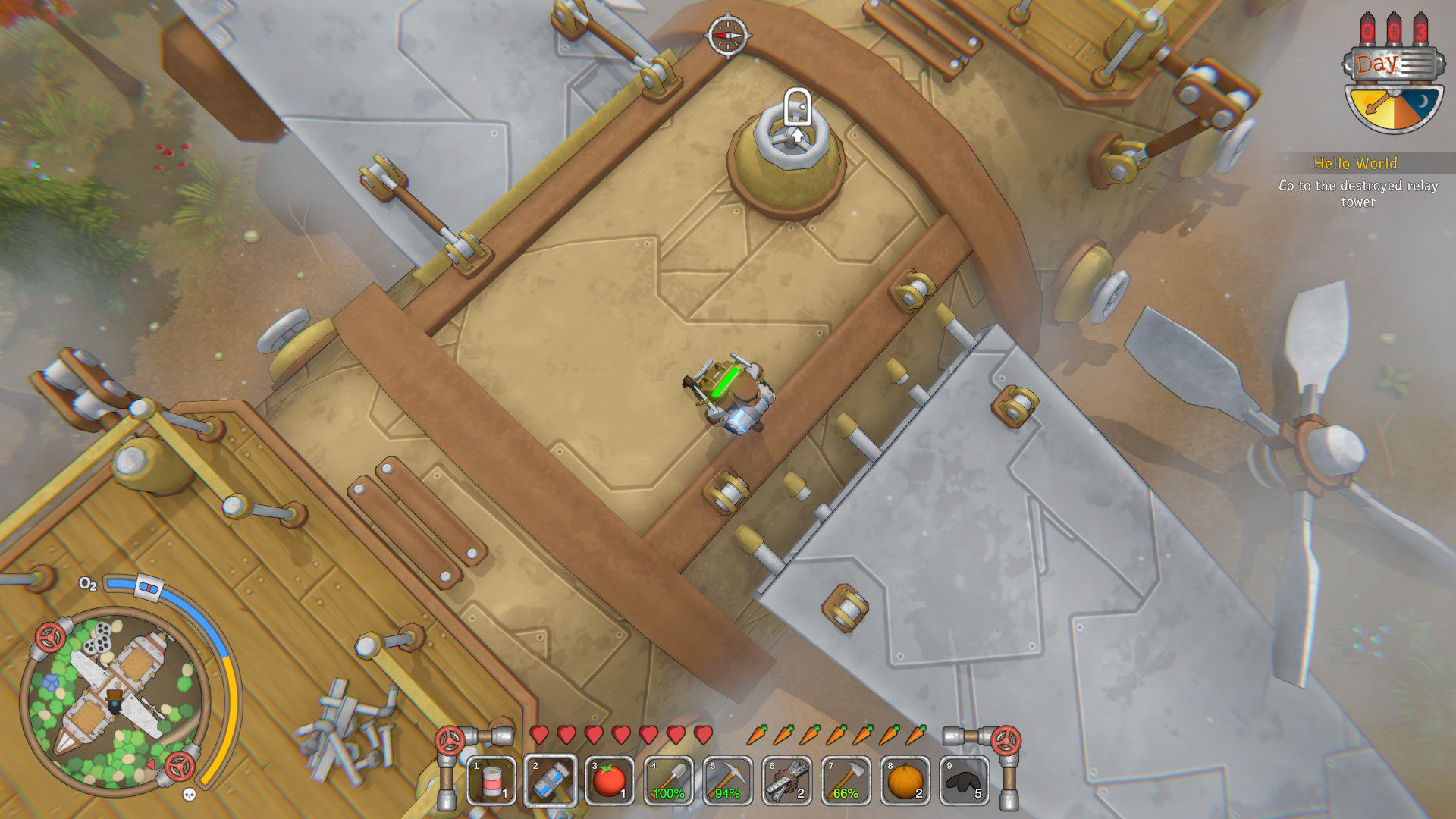Equip the pickaxe at 94% durability
Viewport: 1456px width, 819px height.
(728, 780)
